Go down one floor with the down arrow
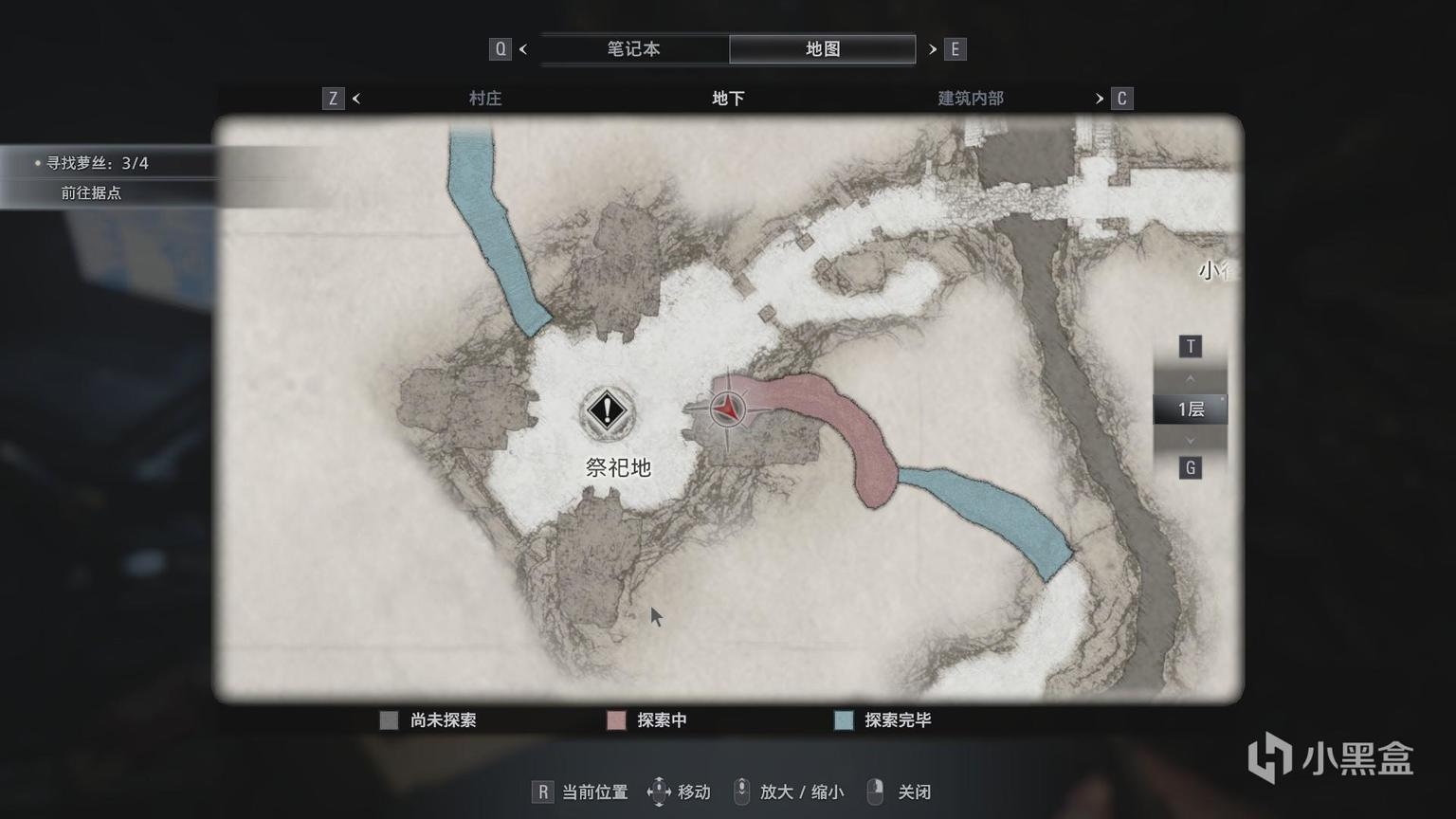The width and height of the screenshot is (1456, 819). (x=1190, y=441)
